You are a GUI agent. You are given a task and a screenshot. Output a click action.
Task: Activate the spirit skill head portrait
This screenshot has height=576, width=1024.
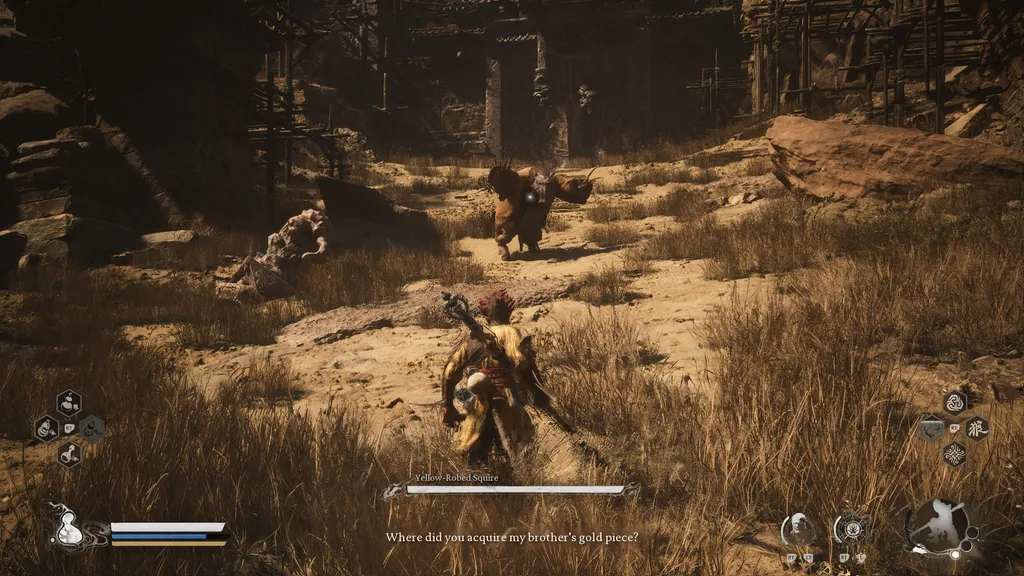coord(797,527)
